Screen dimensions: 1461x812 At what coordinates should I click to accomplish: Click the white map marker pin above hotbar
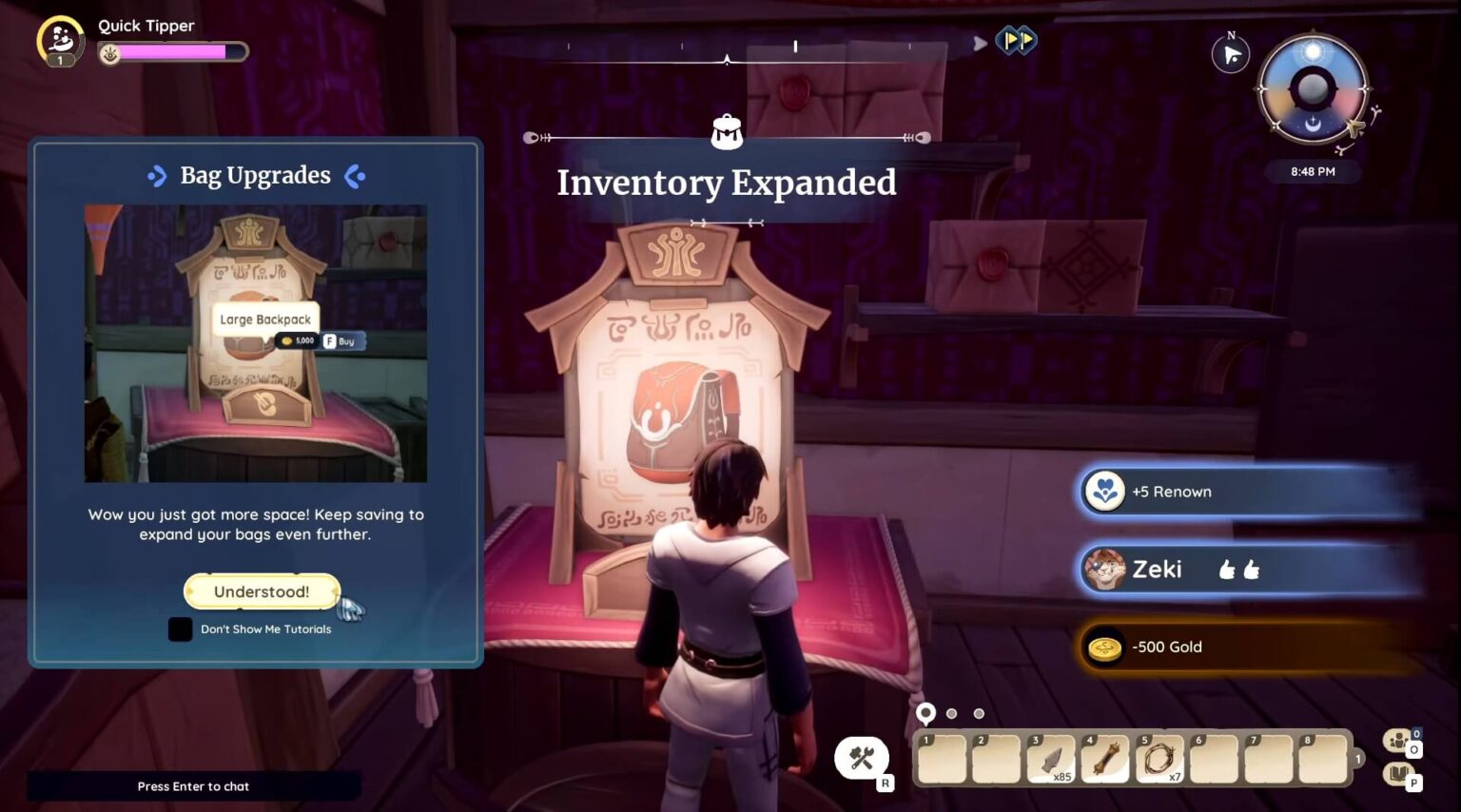coord(926,710)
